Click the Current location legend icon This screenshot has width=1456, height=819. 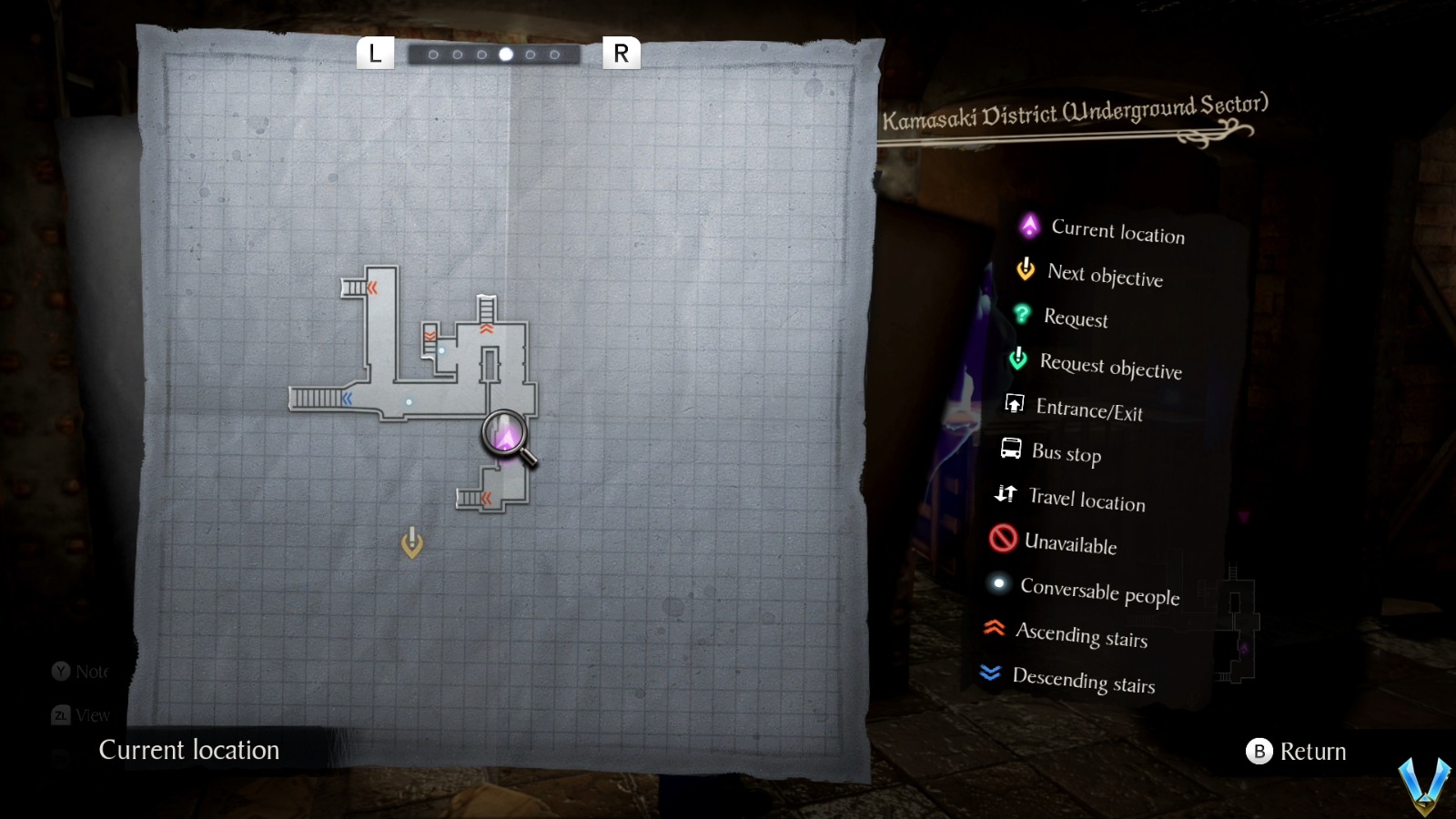tap(1029, 228)
